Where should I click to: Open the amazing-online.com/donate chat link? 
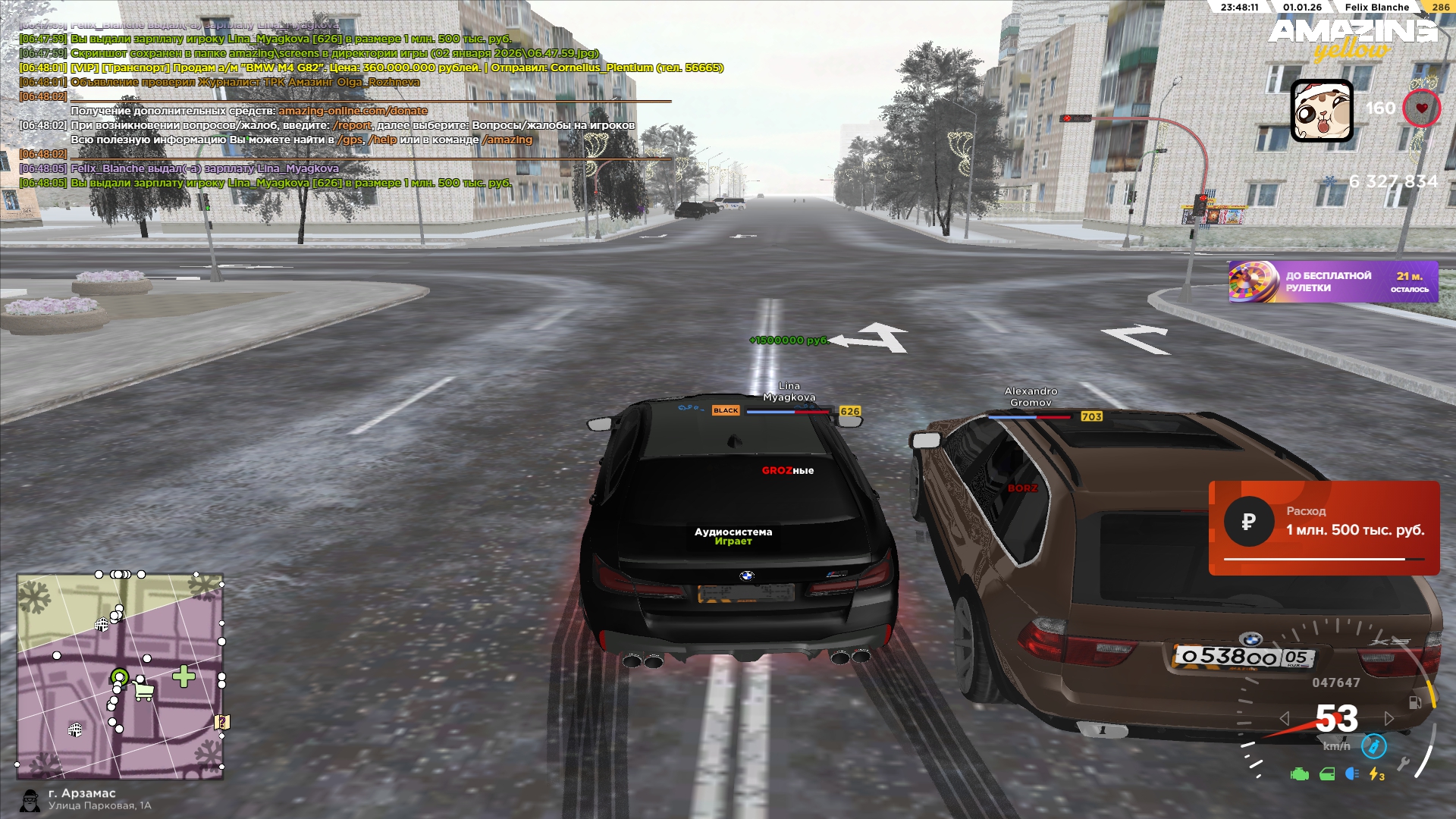click(x=353, y=111)
